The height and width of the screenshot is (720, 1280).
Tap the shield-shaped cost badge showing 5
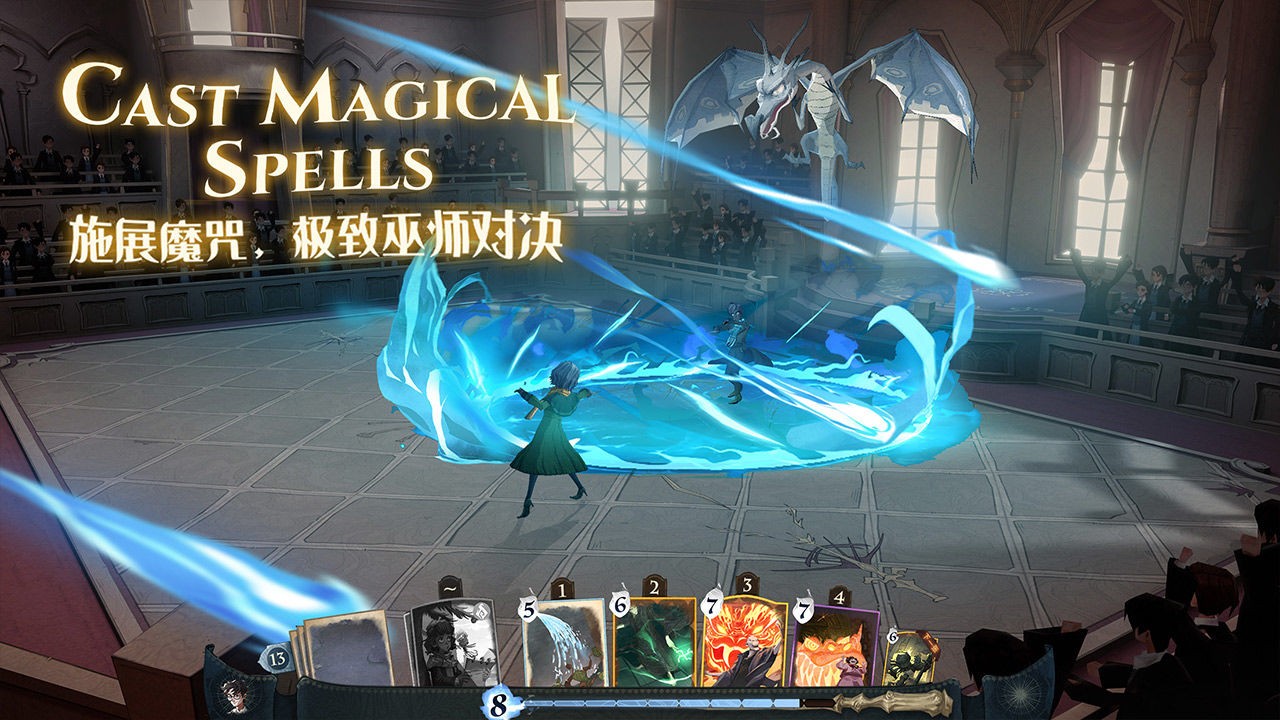[528, 610]
